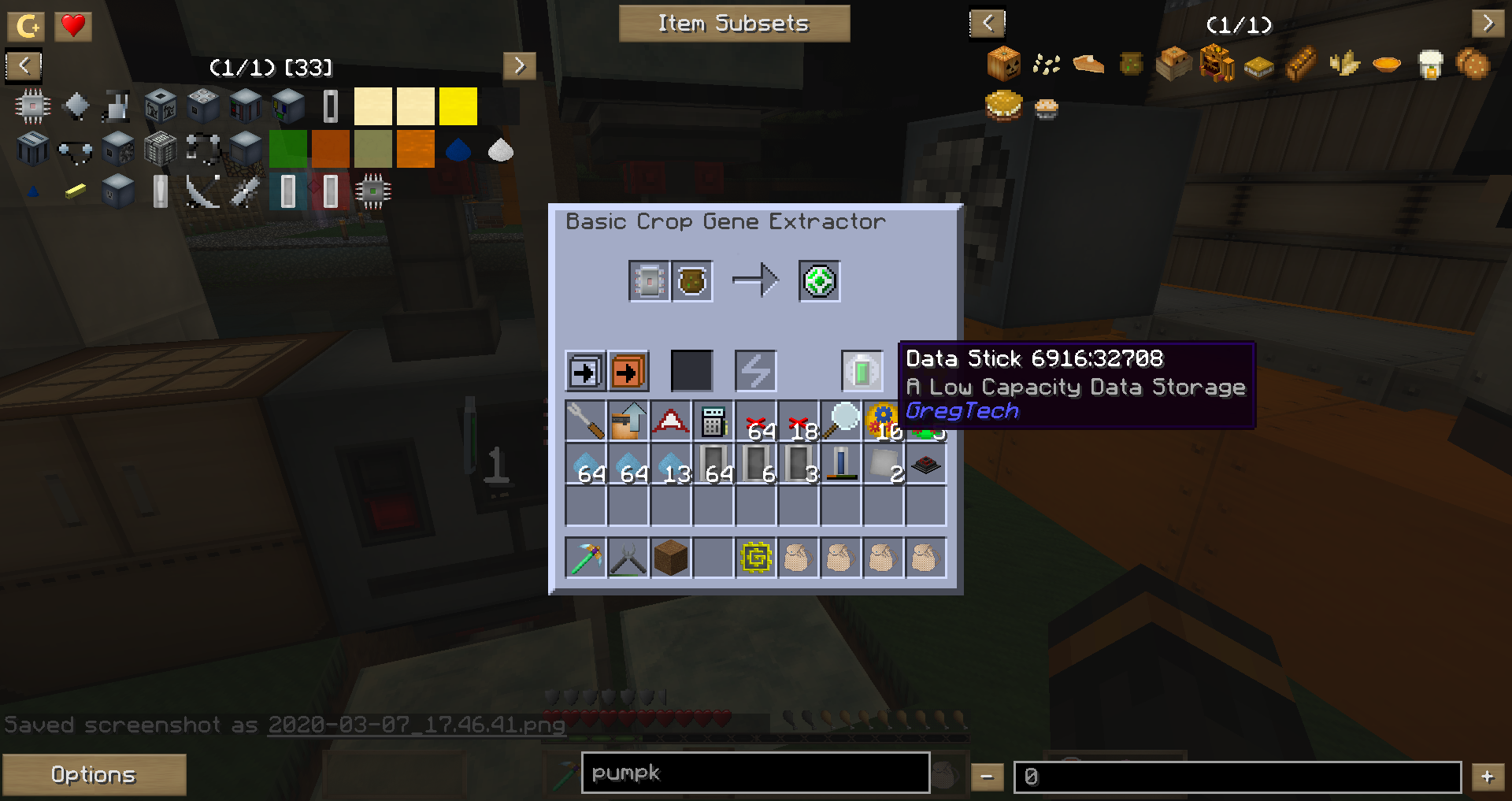Toggle the heart icon in top-left corner

(x=72, y=25)
